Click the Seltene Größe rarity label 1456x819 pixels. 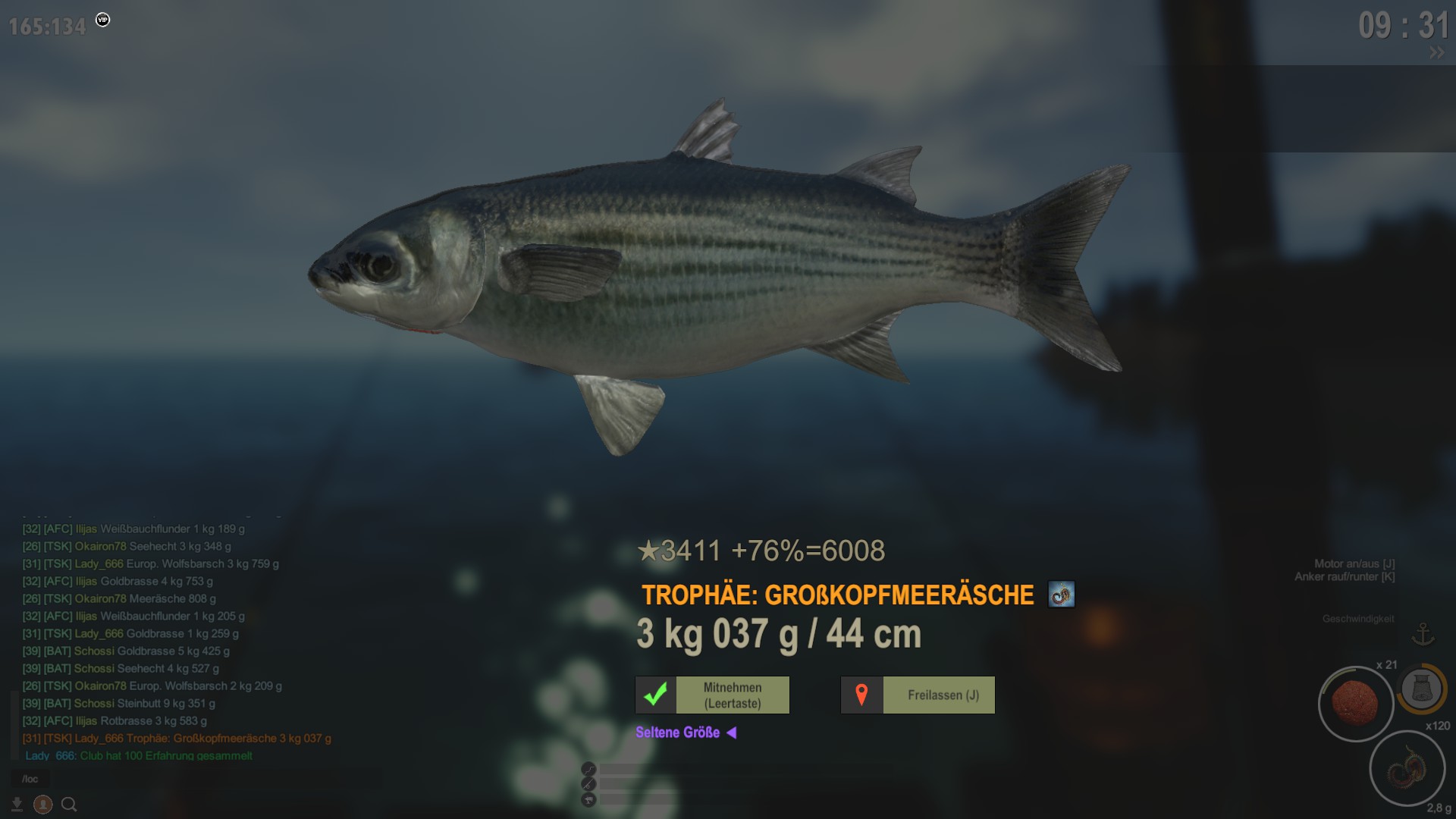(678, 733)
